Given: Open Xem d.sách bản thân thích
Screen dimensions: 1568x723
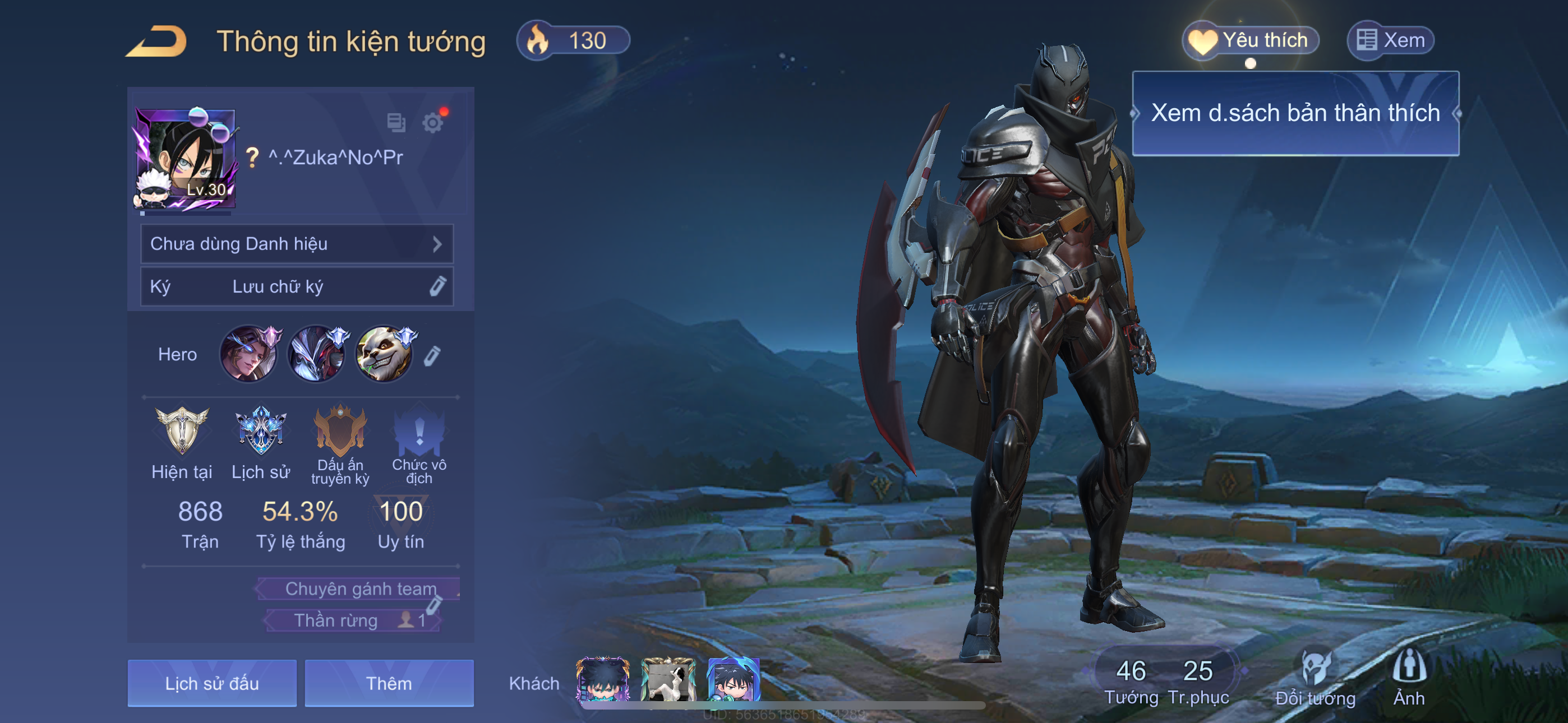Looking at the screenshot, I should click(x=1295, y=114).
